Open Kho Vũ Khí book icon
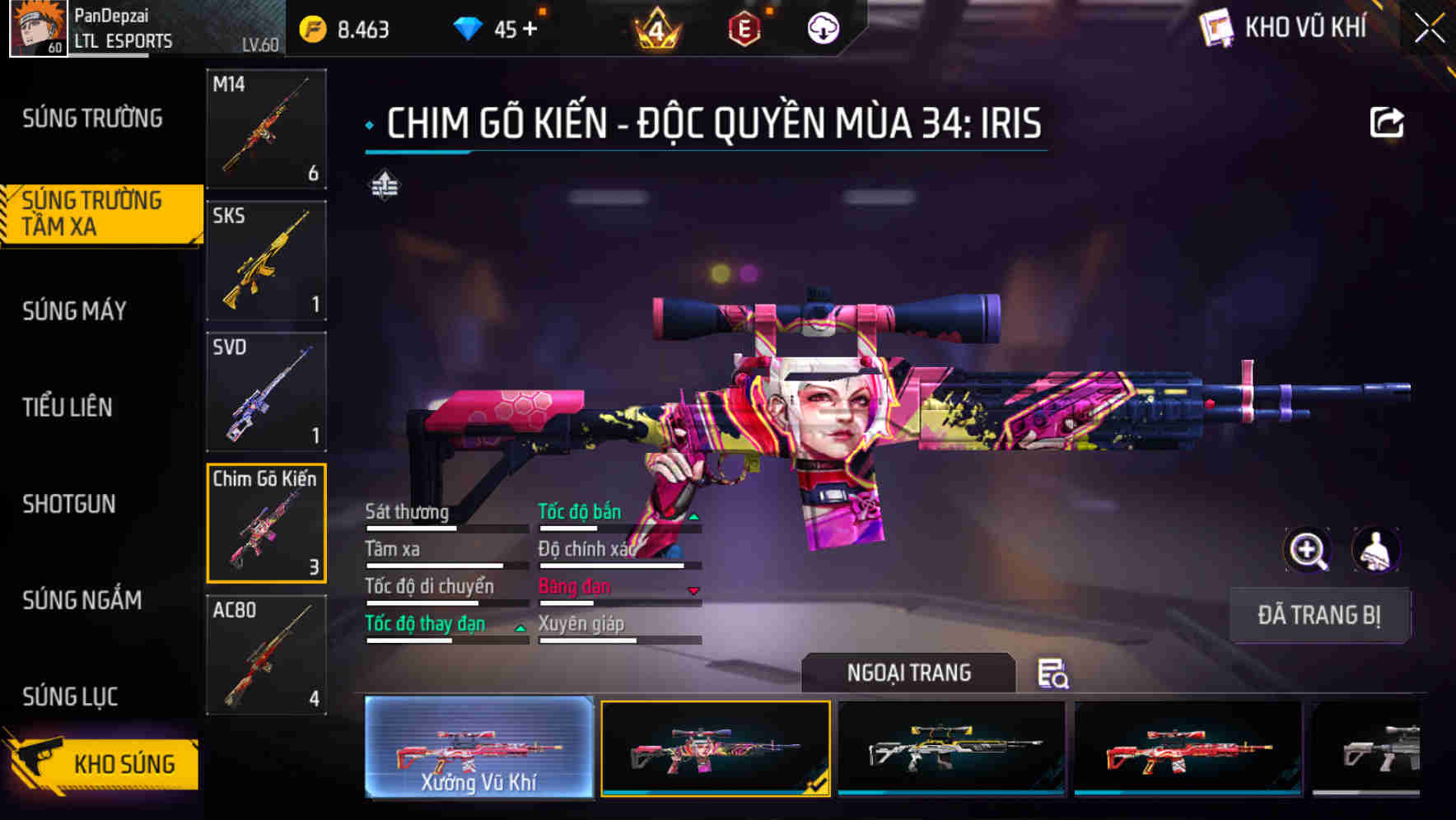Viewport: 1456px width, 820px height. pyautogui.click(x=1218, y=27)
